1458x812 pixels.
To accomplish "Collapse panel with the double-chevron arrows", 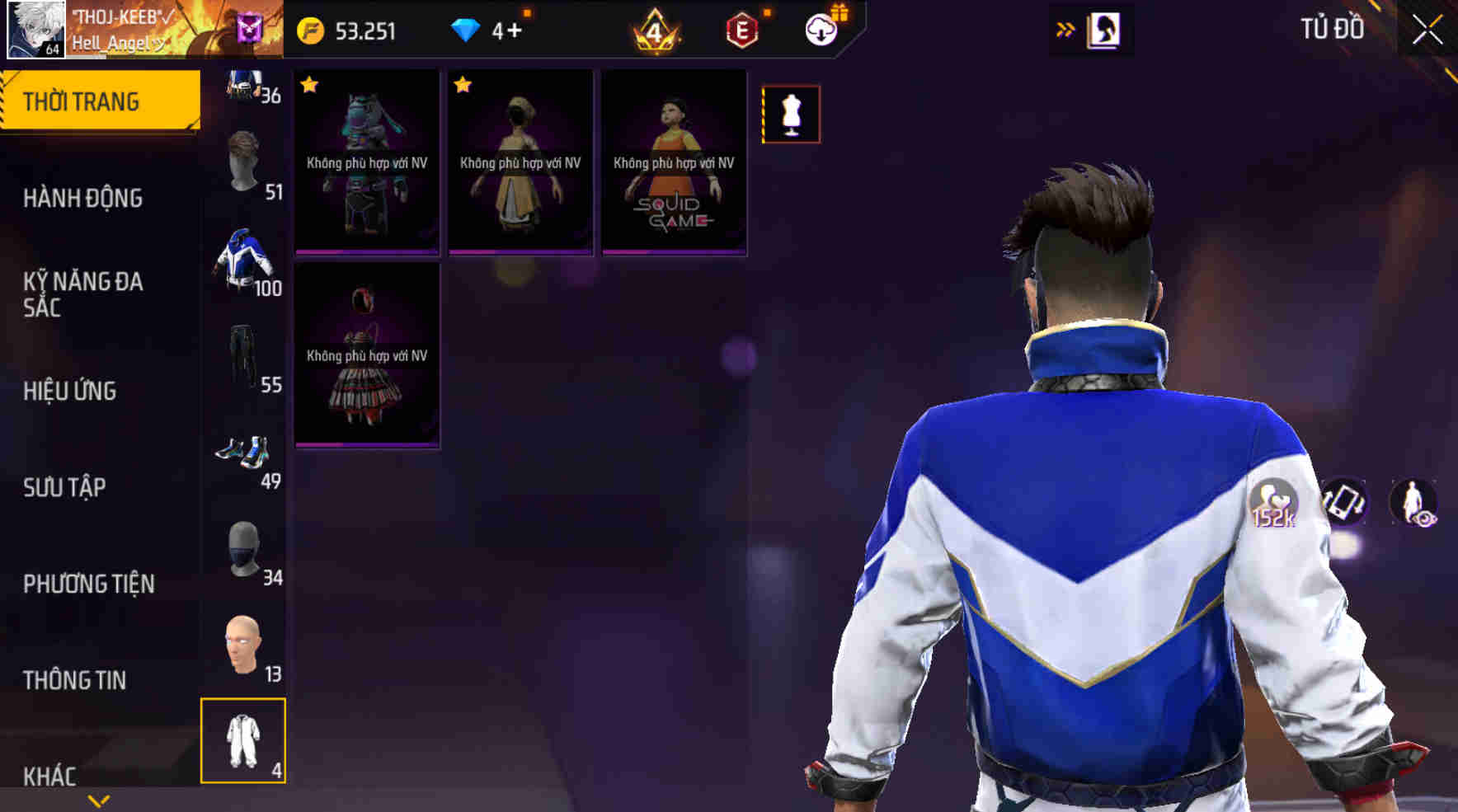I will 1065,26.
